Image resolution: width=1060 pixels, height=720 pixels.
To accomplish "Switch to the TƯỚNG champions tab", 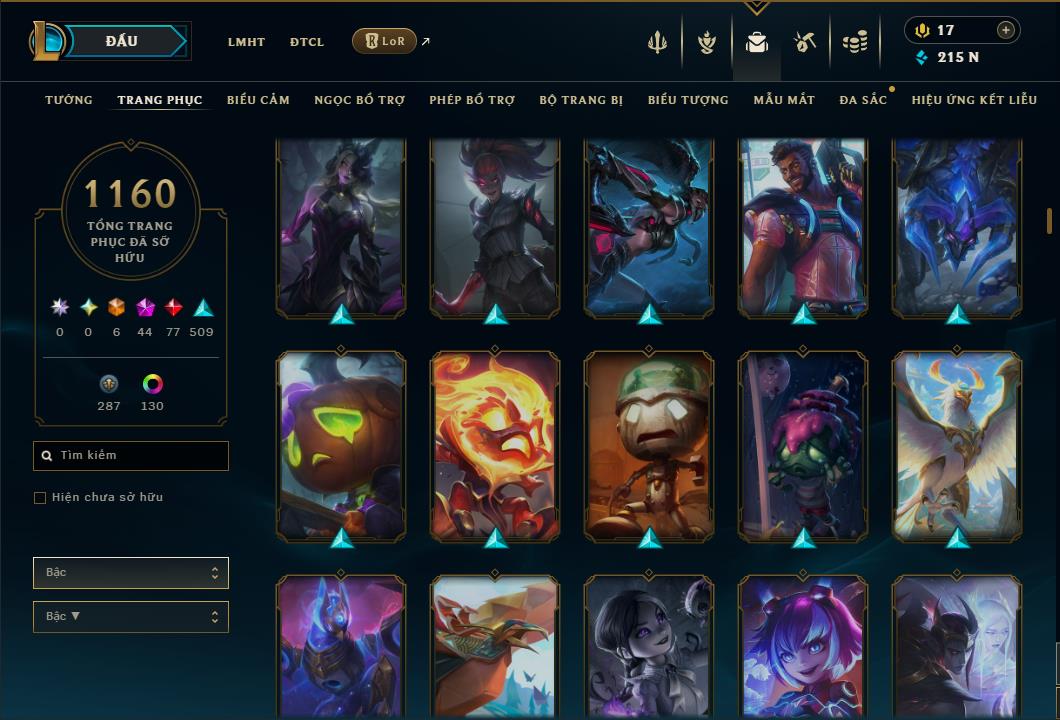I will tap(69, 100).
